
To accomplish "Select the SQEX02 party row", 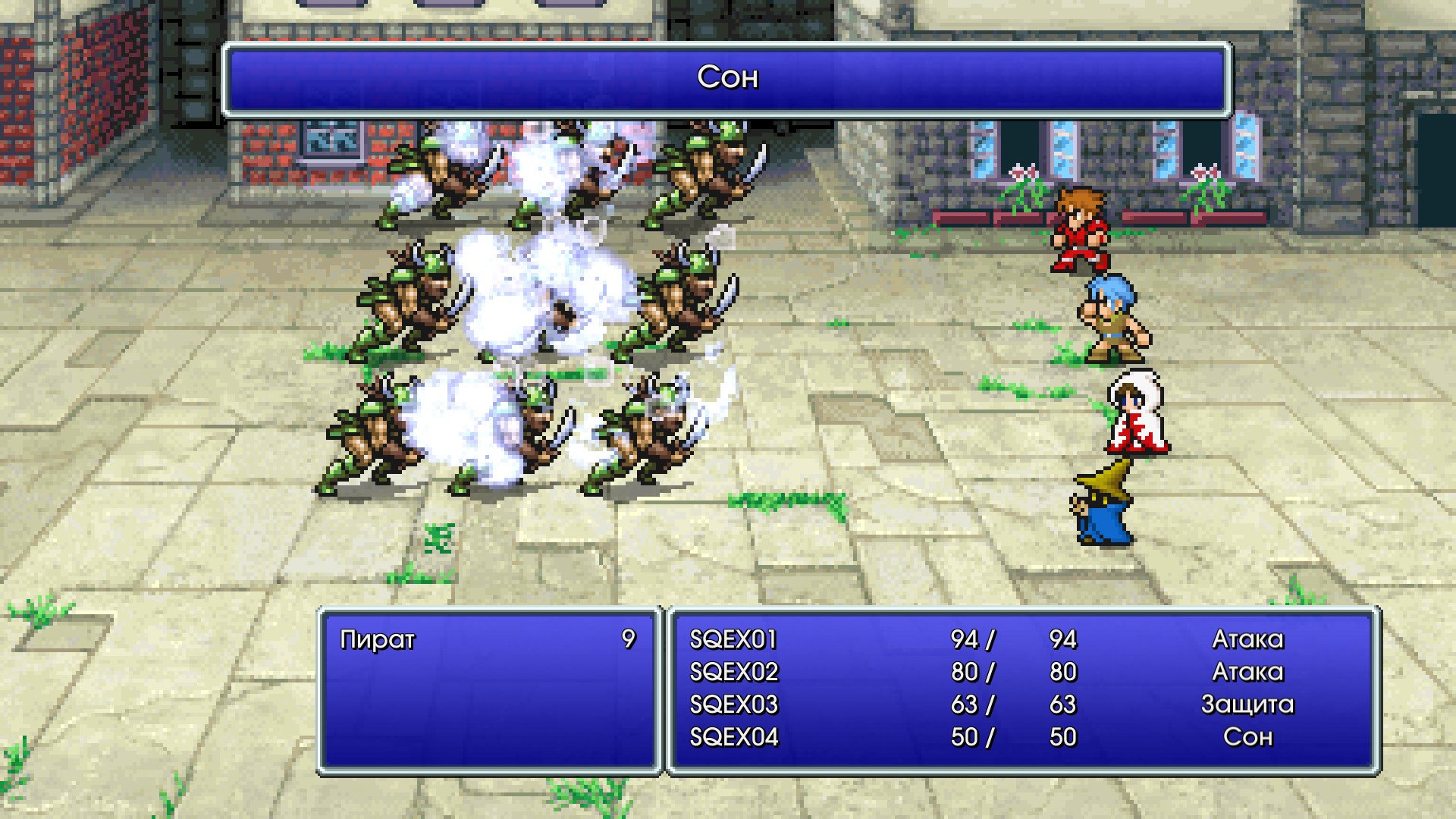I will 733,673.
